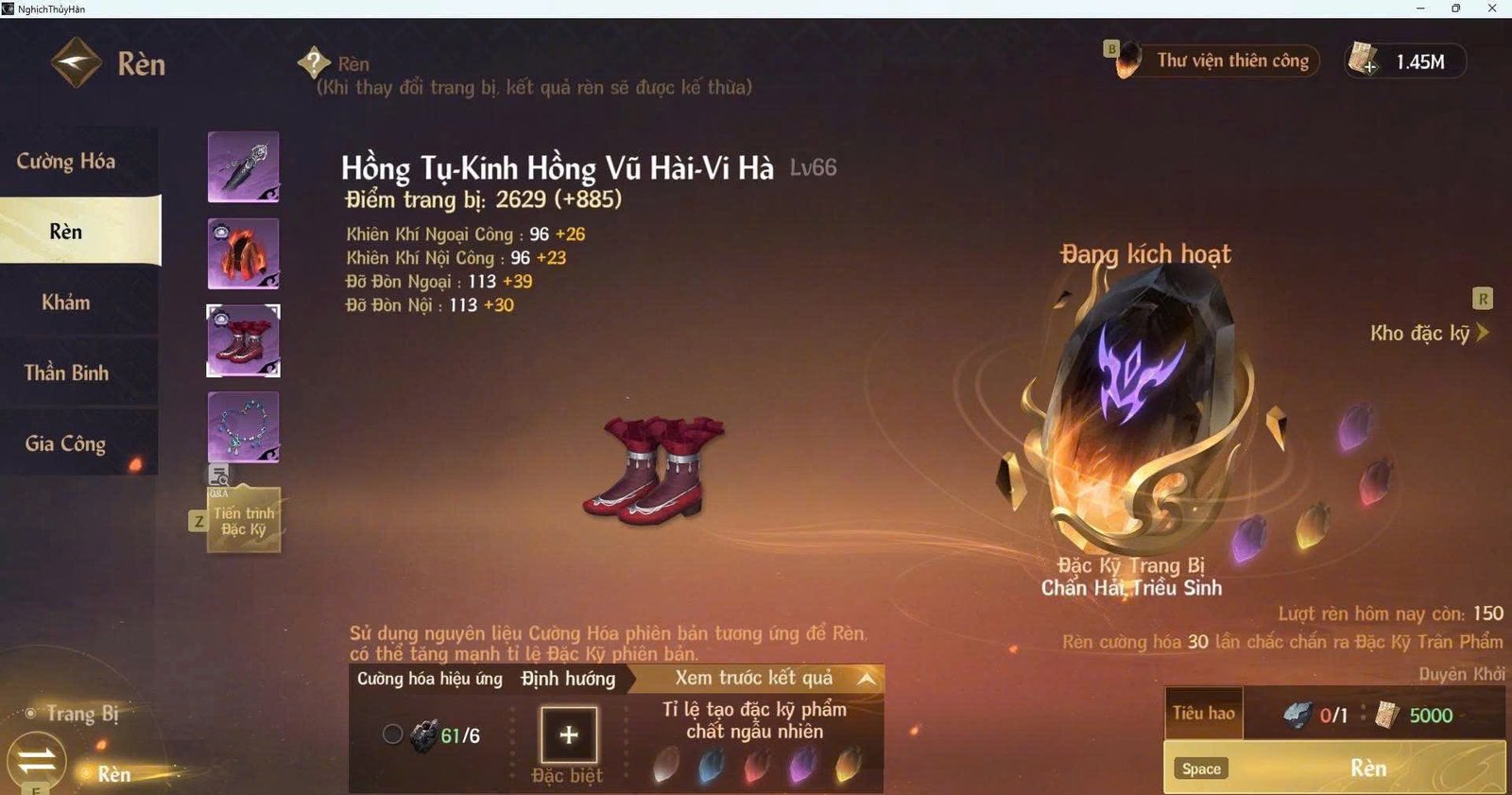Expand the Kho đặc kỹ section
Viewport: 1512px width, 795px height.
click(1426, 333)
